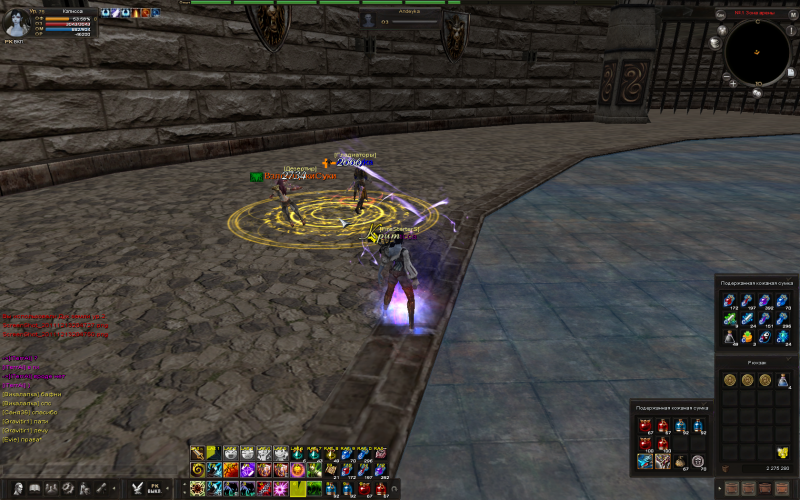
Task: Click the circular minimap
Action: point(757,52)
